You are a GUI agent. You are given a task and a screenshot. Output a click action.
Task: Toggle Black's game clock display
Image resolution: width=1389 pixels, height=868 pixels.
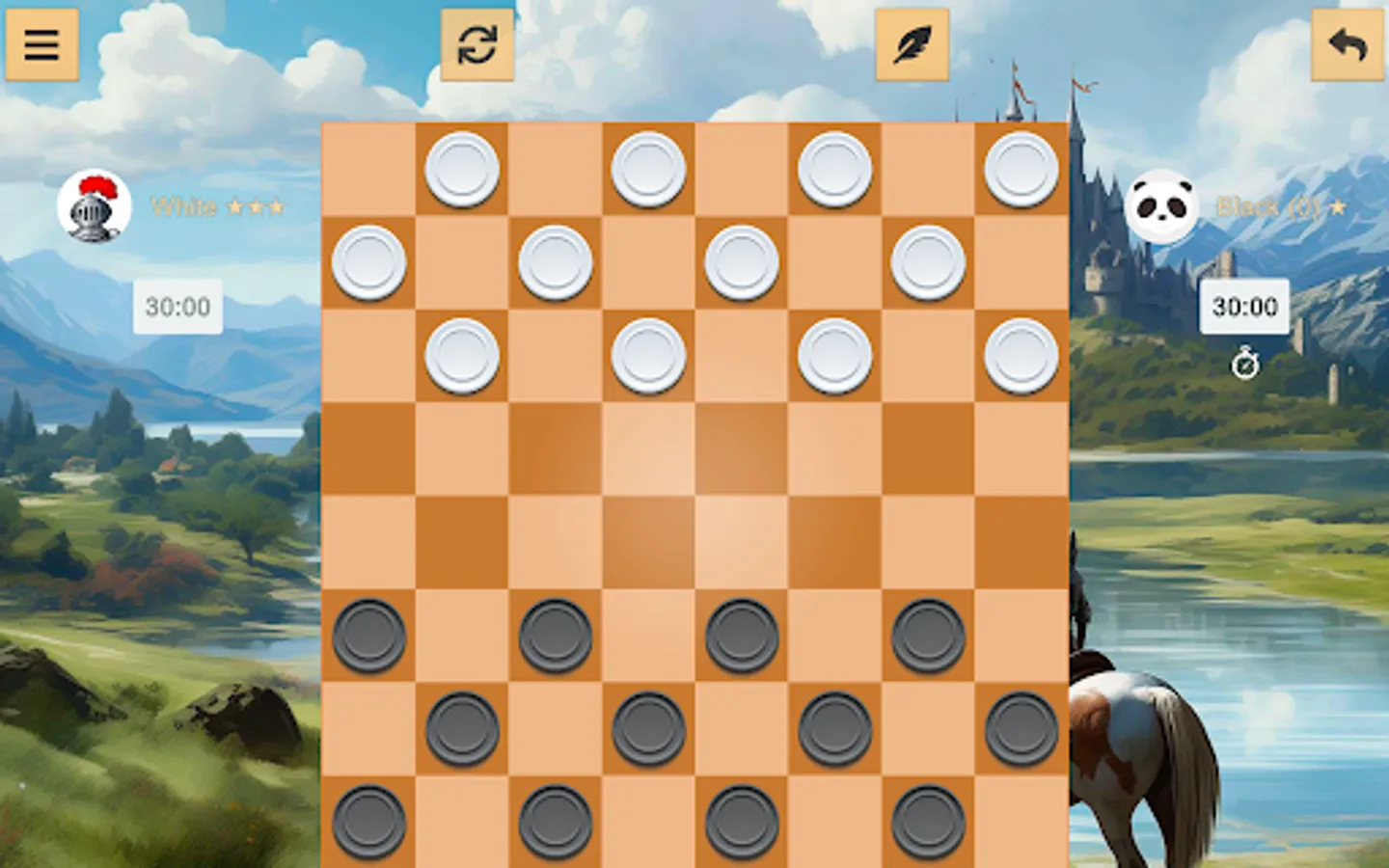tap(1242, 308)
